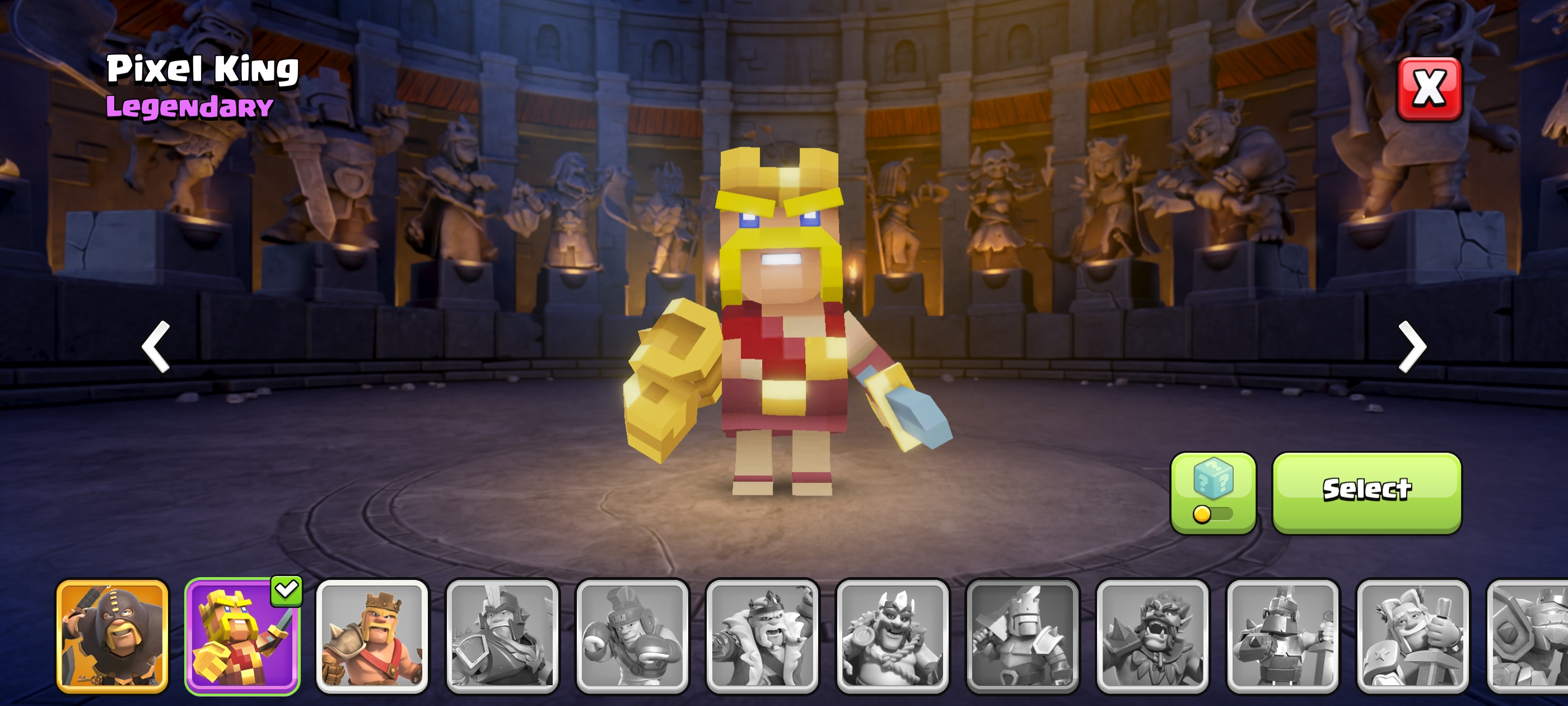Preview the locked armored king resting on sword

1282,635
